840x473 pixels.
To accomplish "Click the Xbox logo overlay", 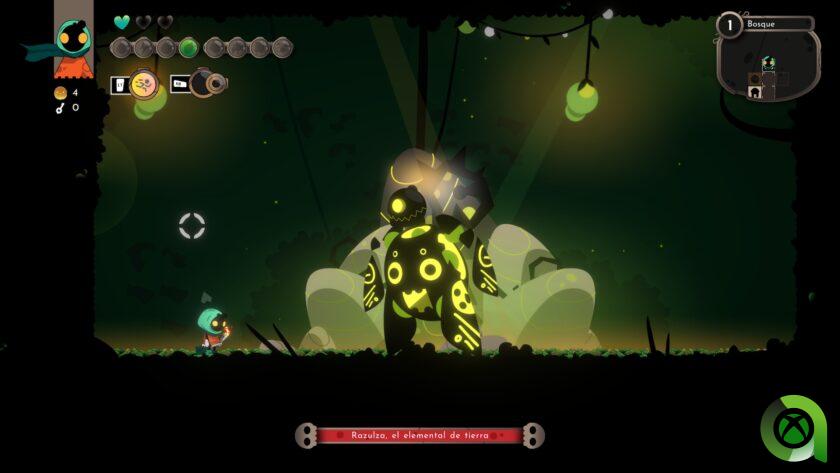I will (x=794, y=430).
